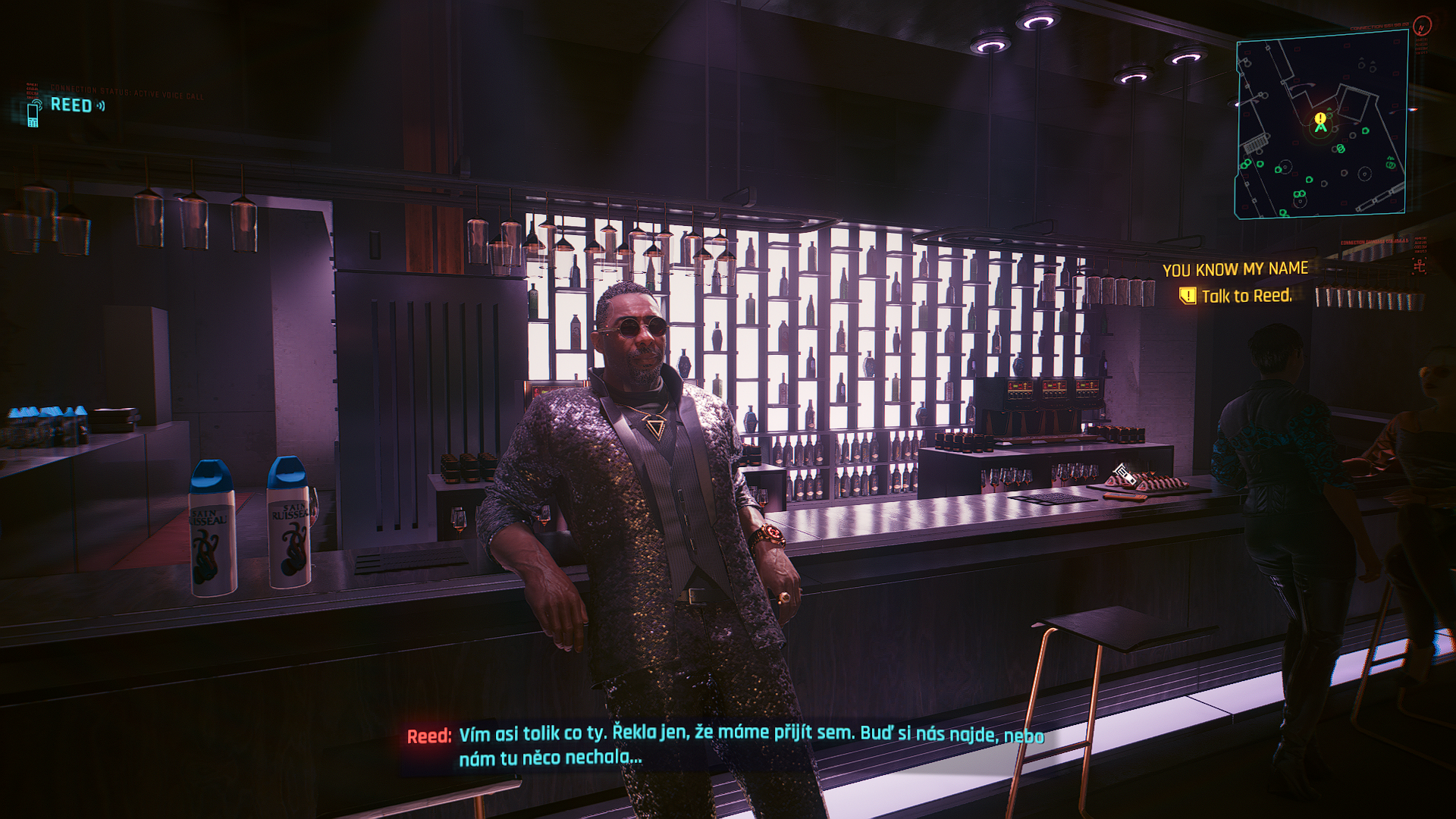This screenshot has height=819, width=1456.
Task: Click the minimap in the corner
Action: (1320, 125)
